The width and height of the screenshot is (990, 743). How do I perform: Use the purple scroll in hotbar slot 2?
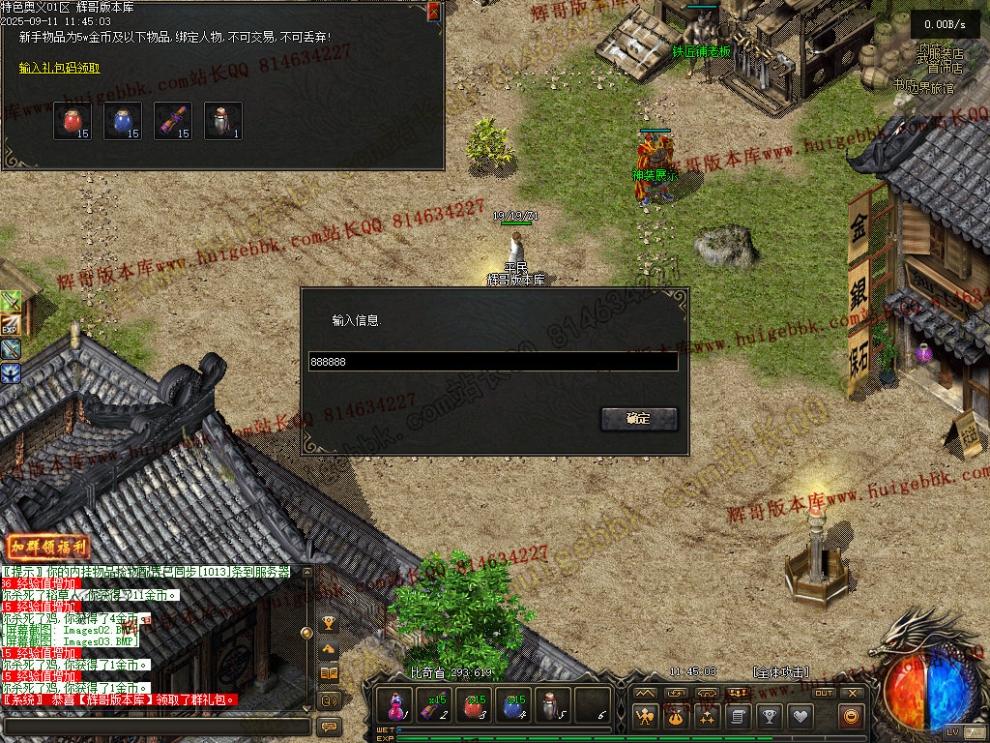click(x=434, y=706)
